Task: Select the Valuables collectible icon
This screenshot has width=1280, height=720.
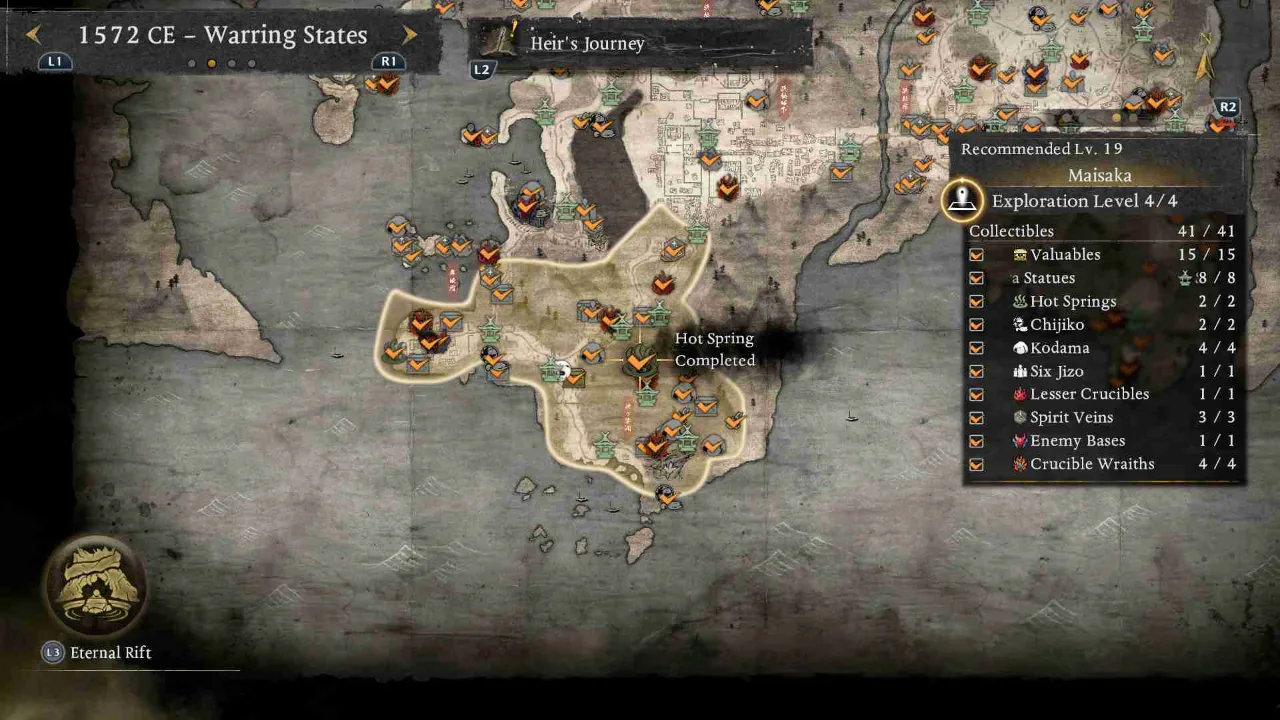Action: coord(1017,254)
